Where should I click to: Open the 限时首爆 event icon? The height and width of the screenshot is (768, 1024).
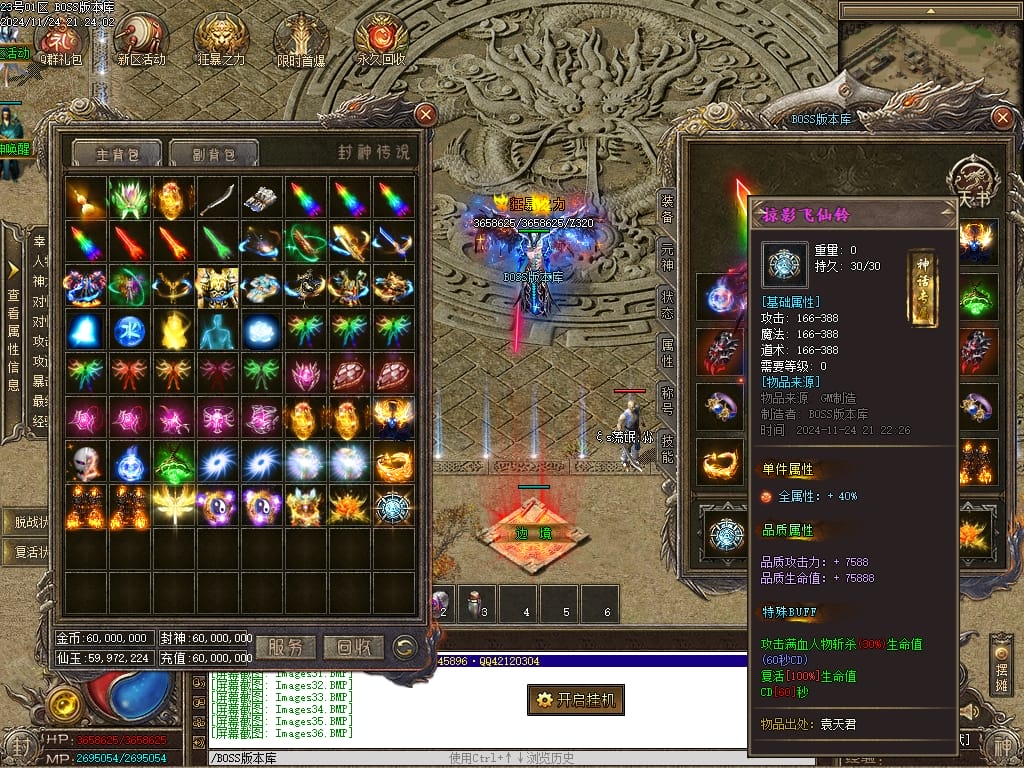(301, 40)
